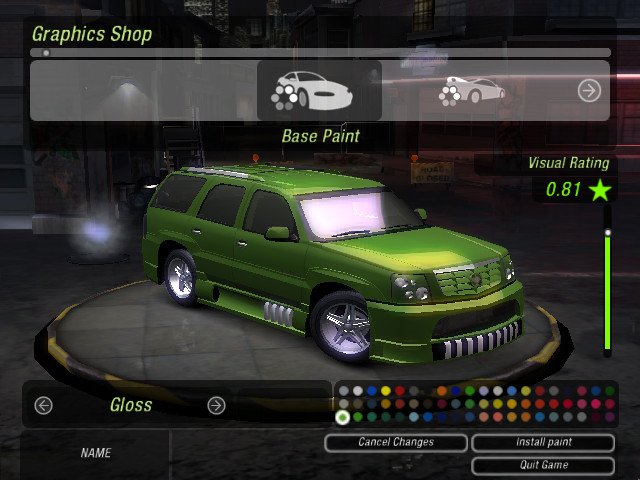Cancel Changes to the paint
The image size is (640, 480).
click(x=396, y=442)
